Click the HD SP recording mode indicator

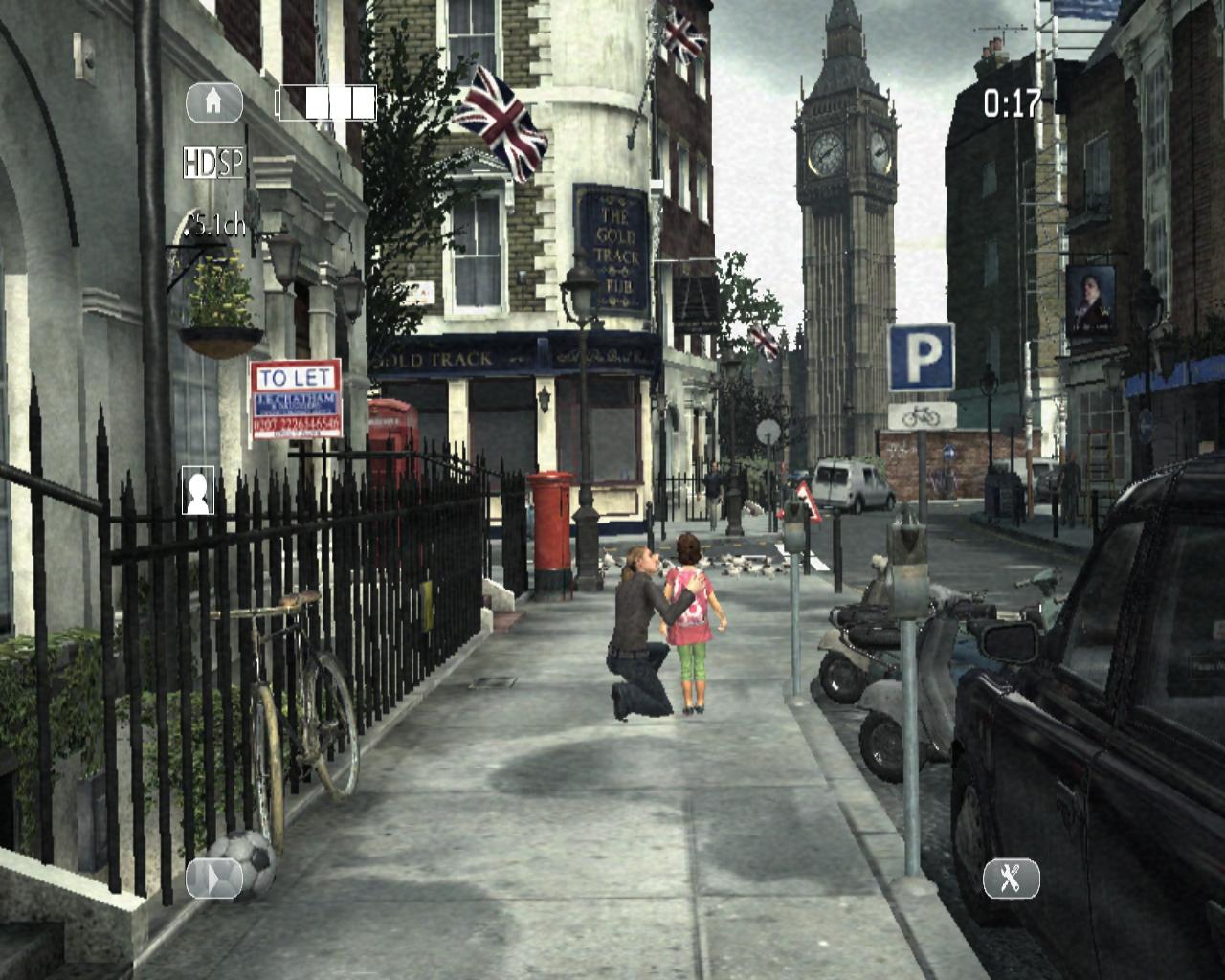click(213, 164)
